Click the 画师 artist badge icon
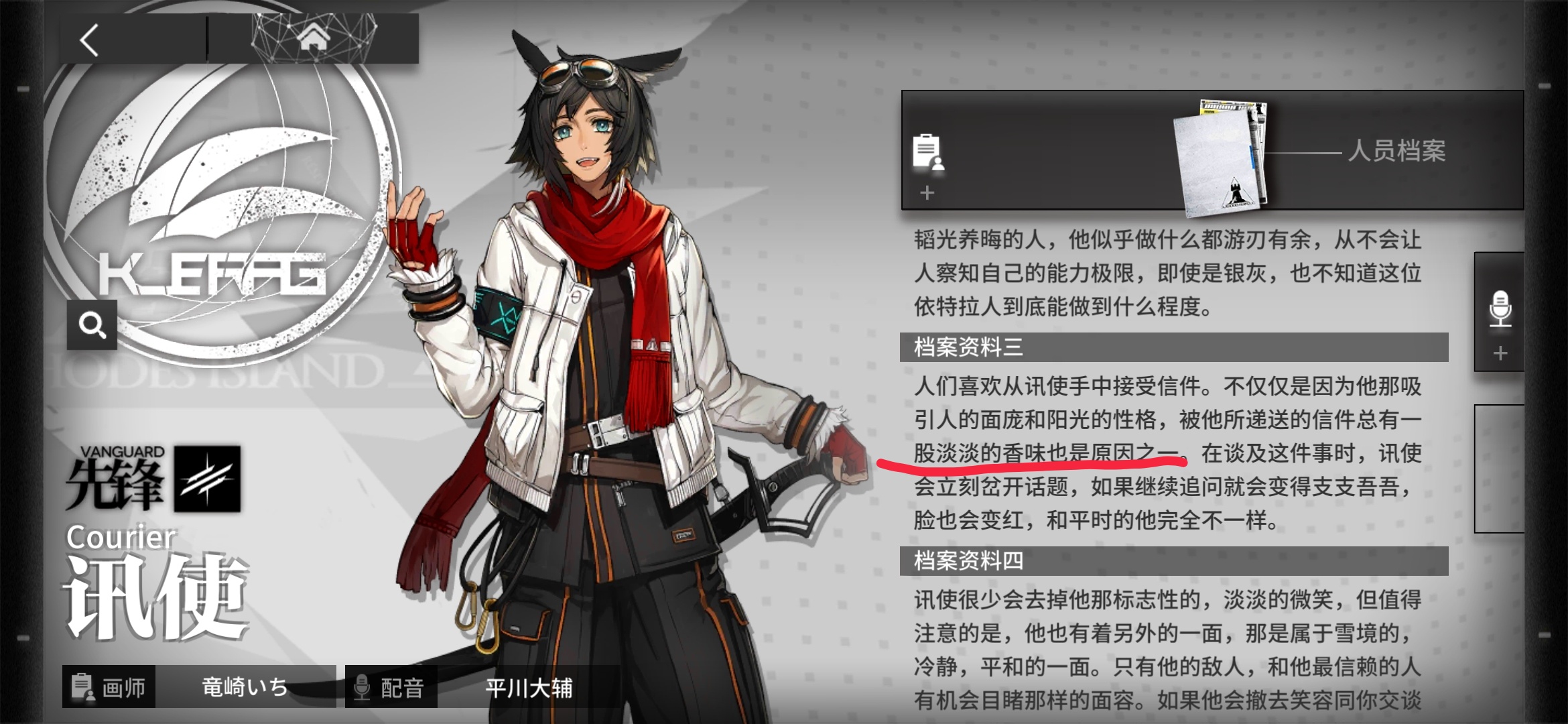Image resolution: width=1568 pixels, height=724 pixels. coord(82,686)
